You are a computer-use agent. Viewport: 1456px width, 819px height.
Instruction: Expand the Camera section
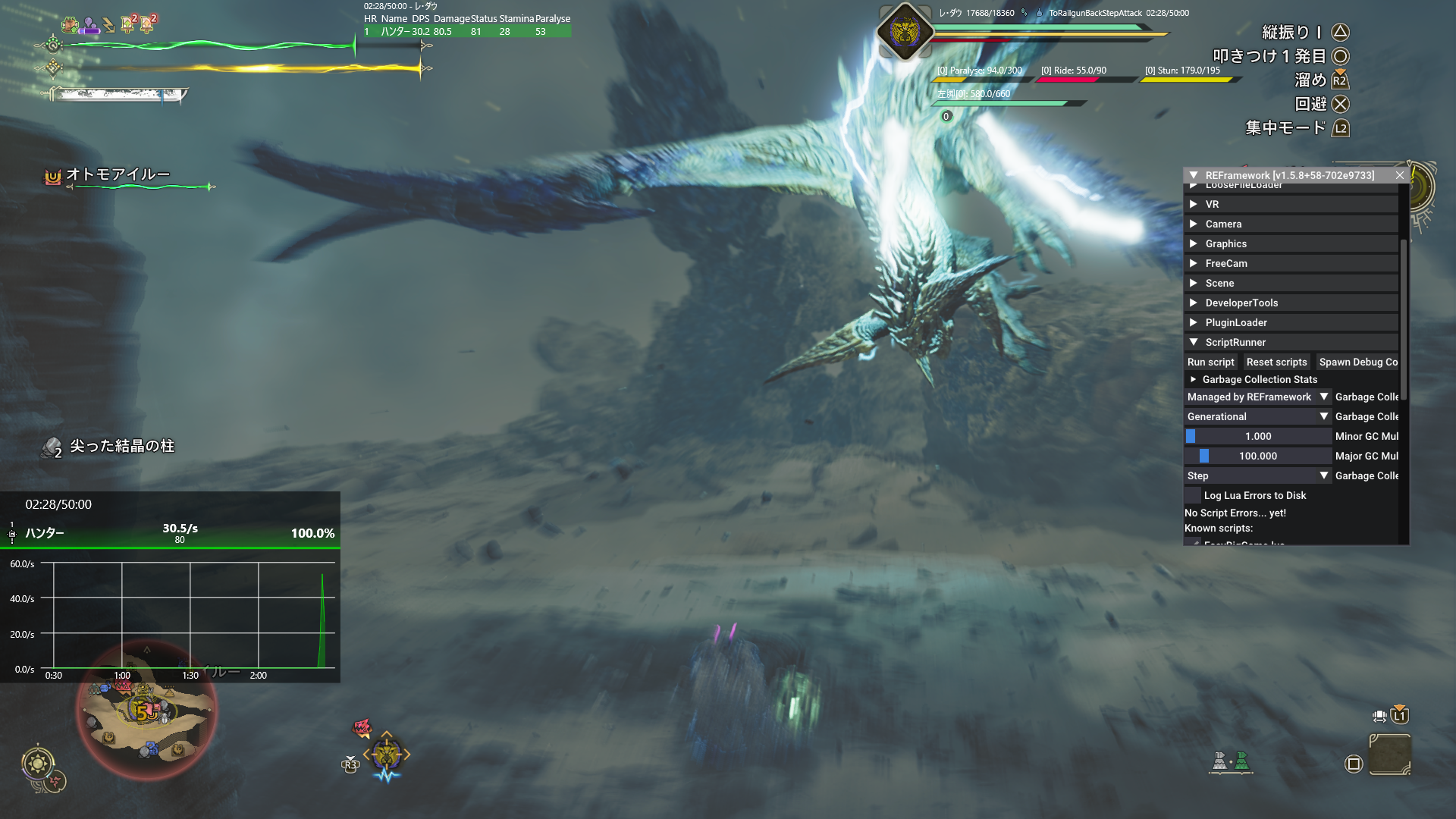click(1222, 224)
